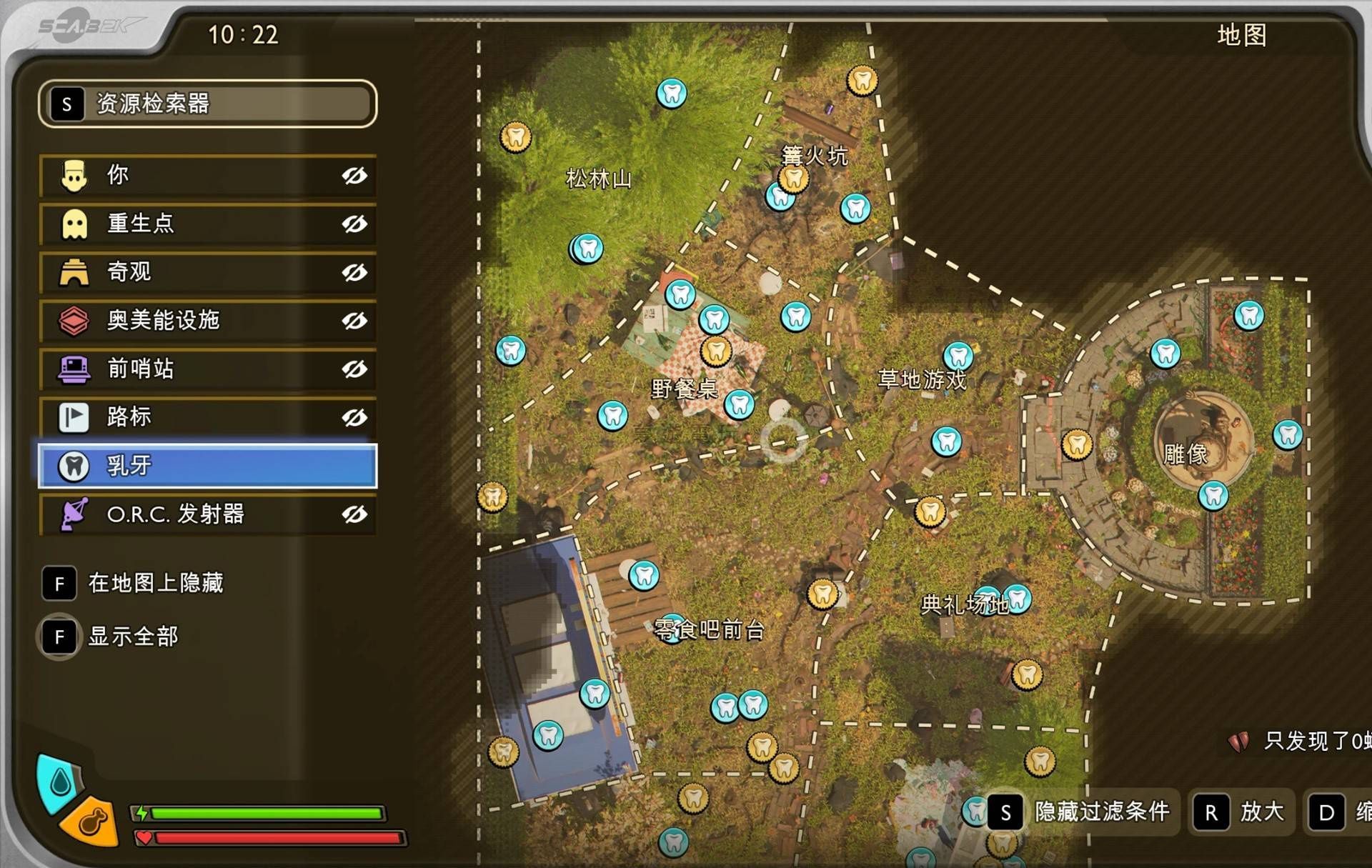Toggle visibility eye for 重生点
This screenshot has height=868, width=1372.
(x=354, y=224)
